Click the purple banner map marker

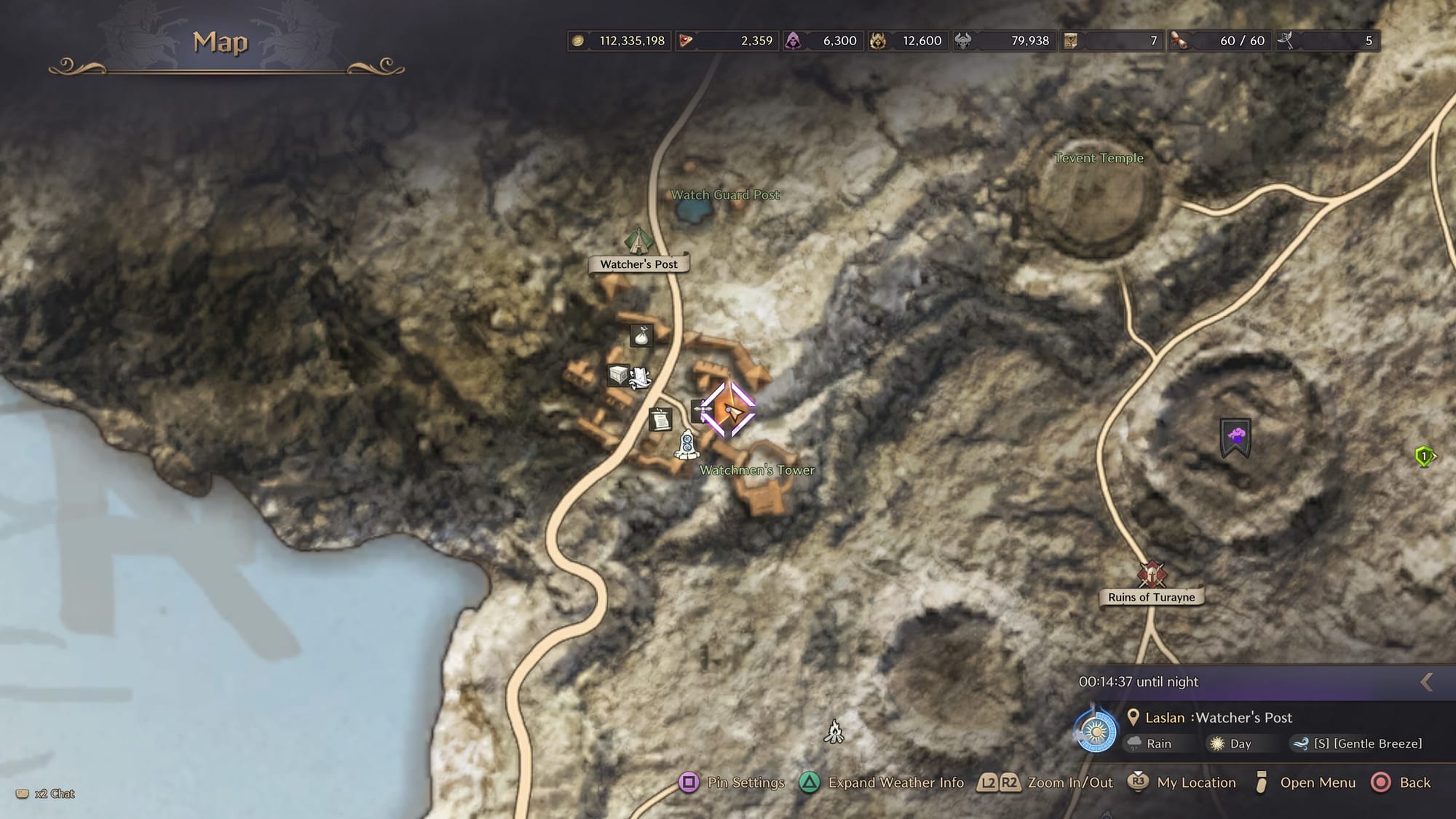[1235, 438]
